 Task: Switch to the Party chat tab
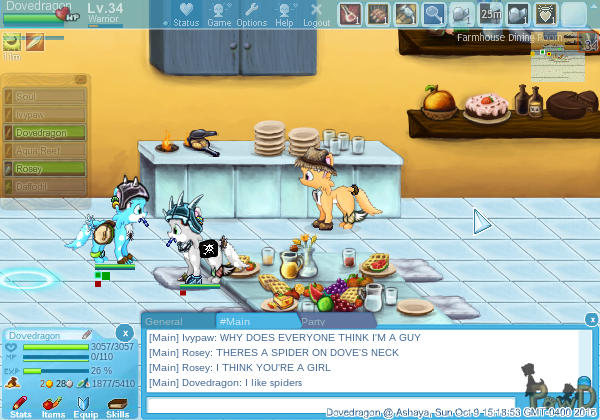pyautogui.click(x=314, y=322)
